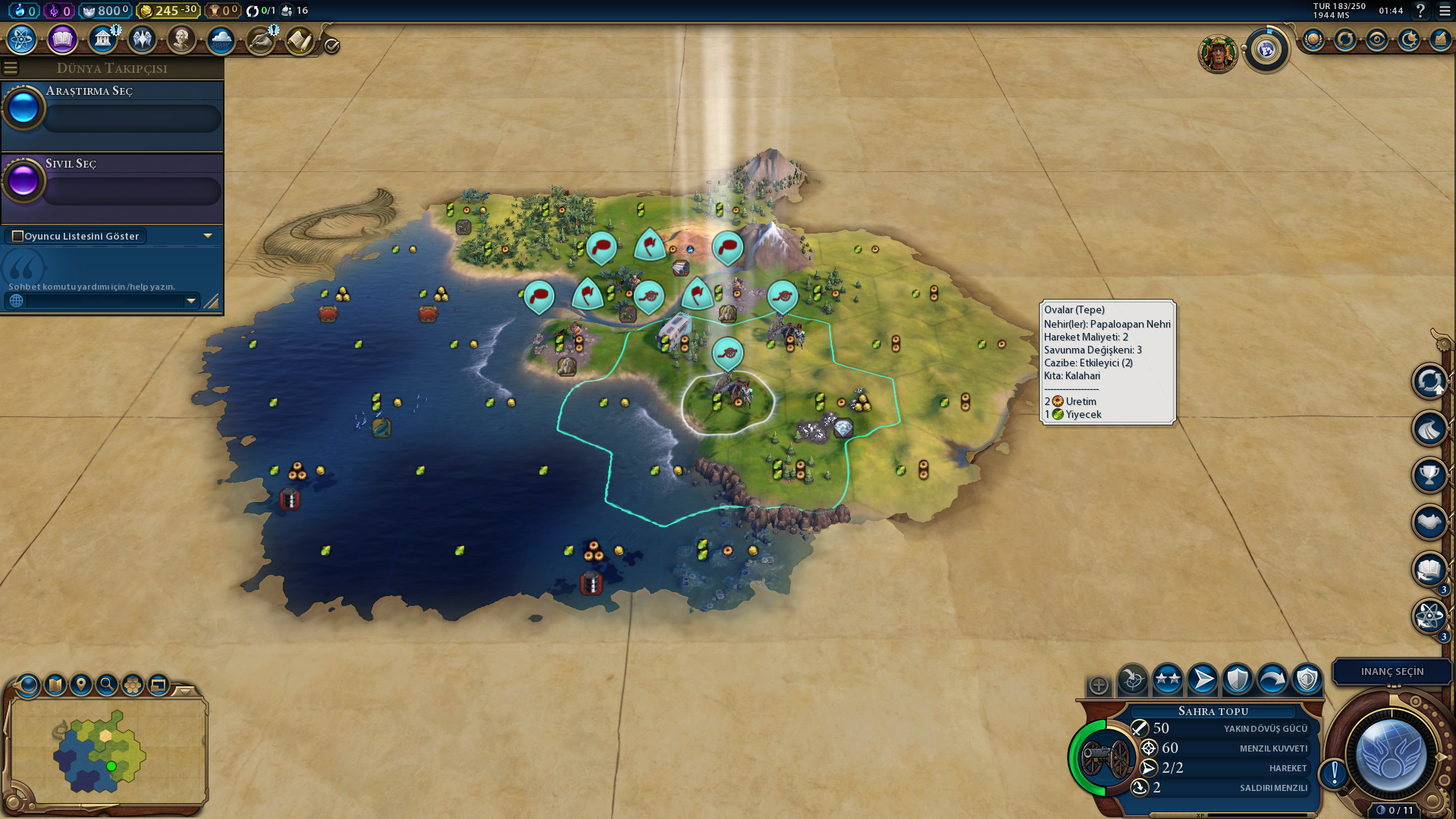Open the game menu hamburger icon
Viewport: 1456px width, 819px height.
point(1445,11)
